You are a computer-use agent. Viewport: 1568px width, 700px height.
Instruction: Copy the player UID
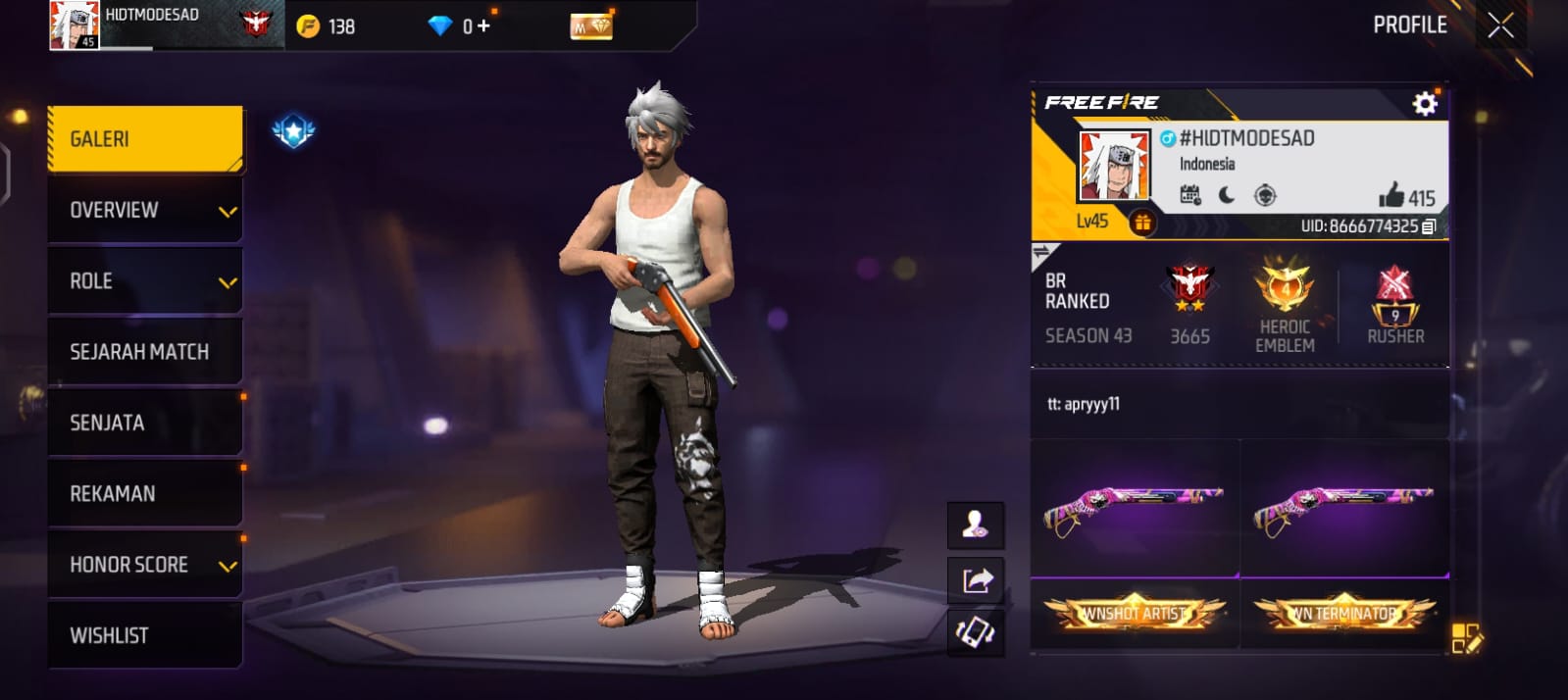(x=1429, y=226)
